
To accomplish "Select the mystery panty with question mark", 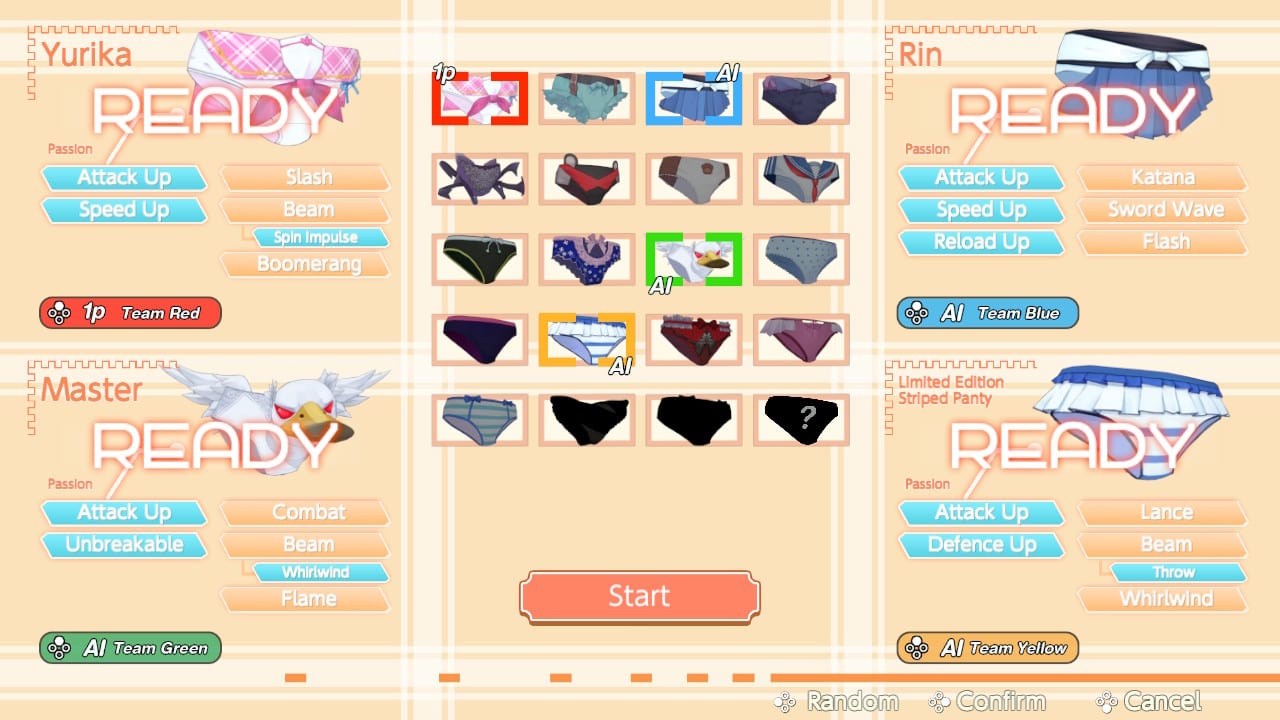I will (x=801, y=419).
